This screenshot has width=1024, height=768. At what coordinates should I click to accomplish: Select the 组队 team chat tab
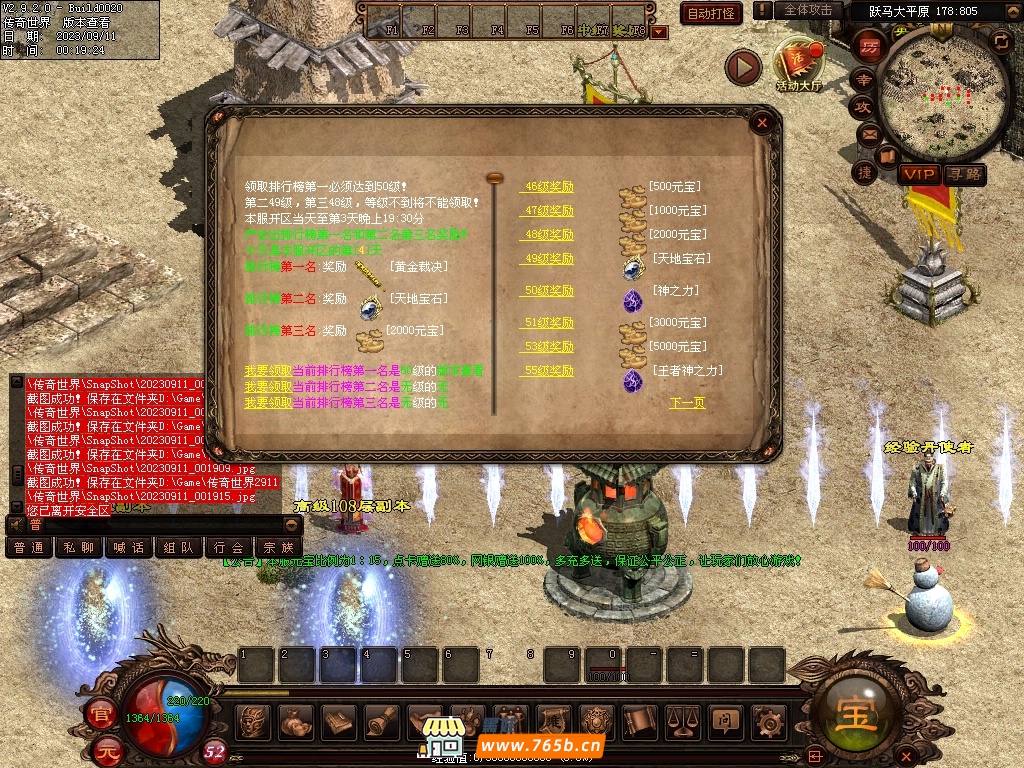point(179,548)
